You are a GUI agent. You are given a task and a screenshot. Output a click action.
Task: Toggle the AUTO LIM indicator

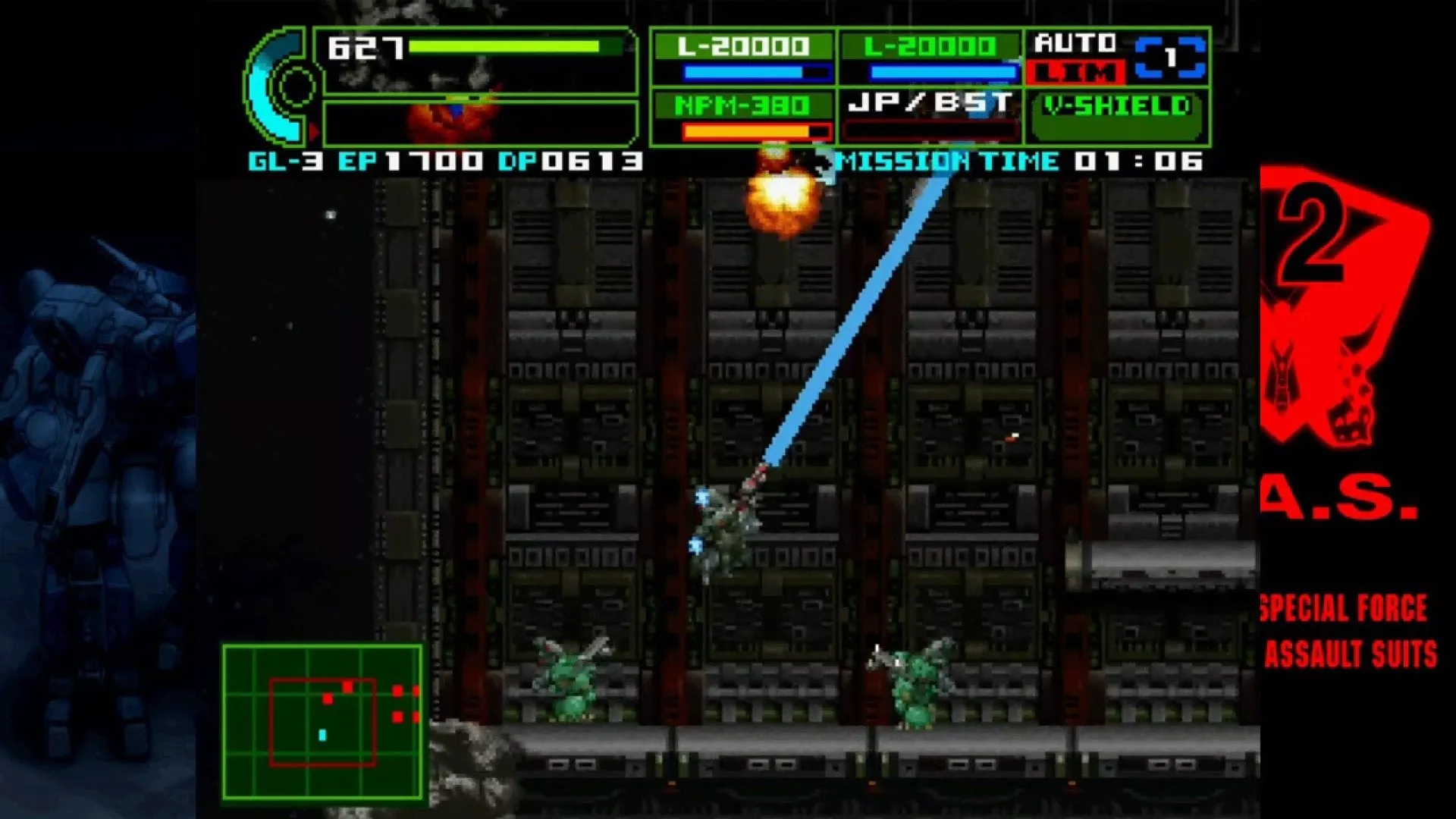click(1075, 58)
